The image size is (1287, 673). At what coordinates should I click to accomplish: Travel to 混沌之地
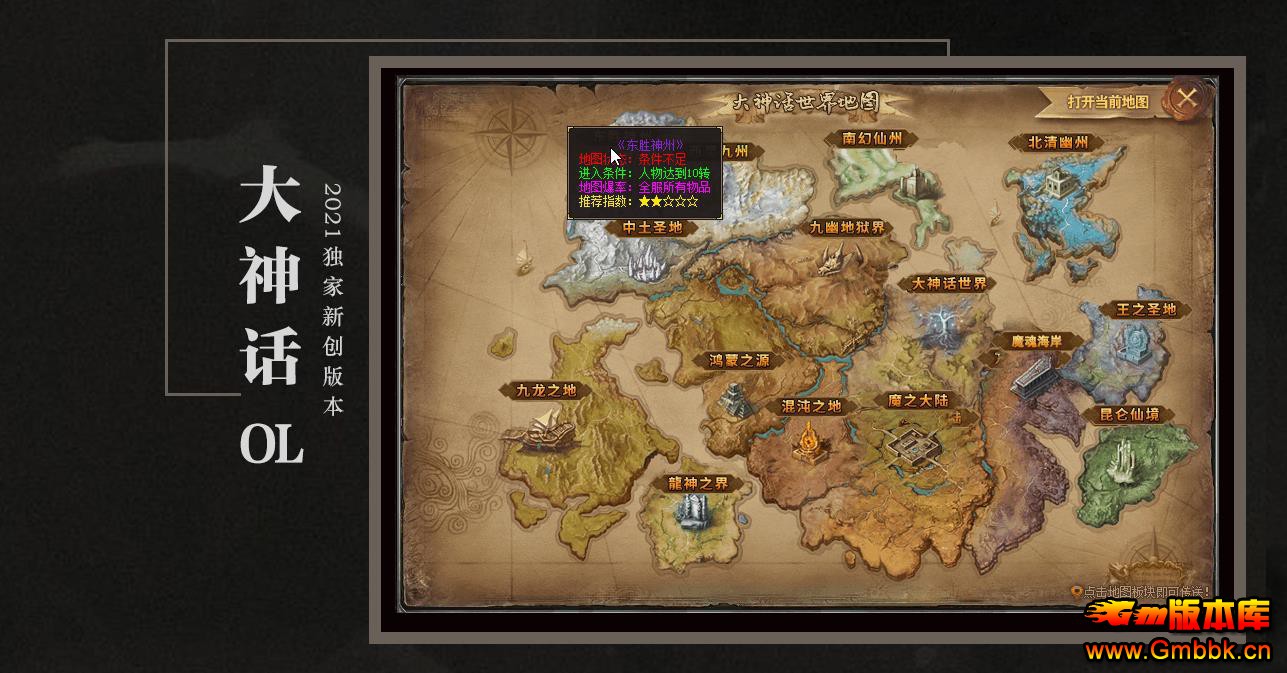tap(810, 406)
